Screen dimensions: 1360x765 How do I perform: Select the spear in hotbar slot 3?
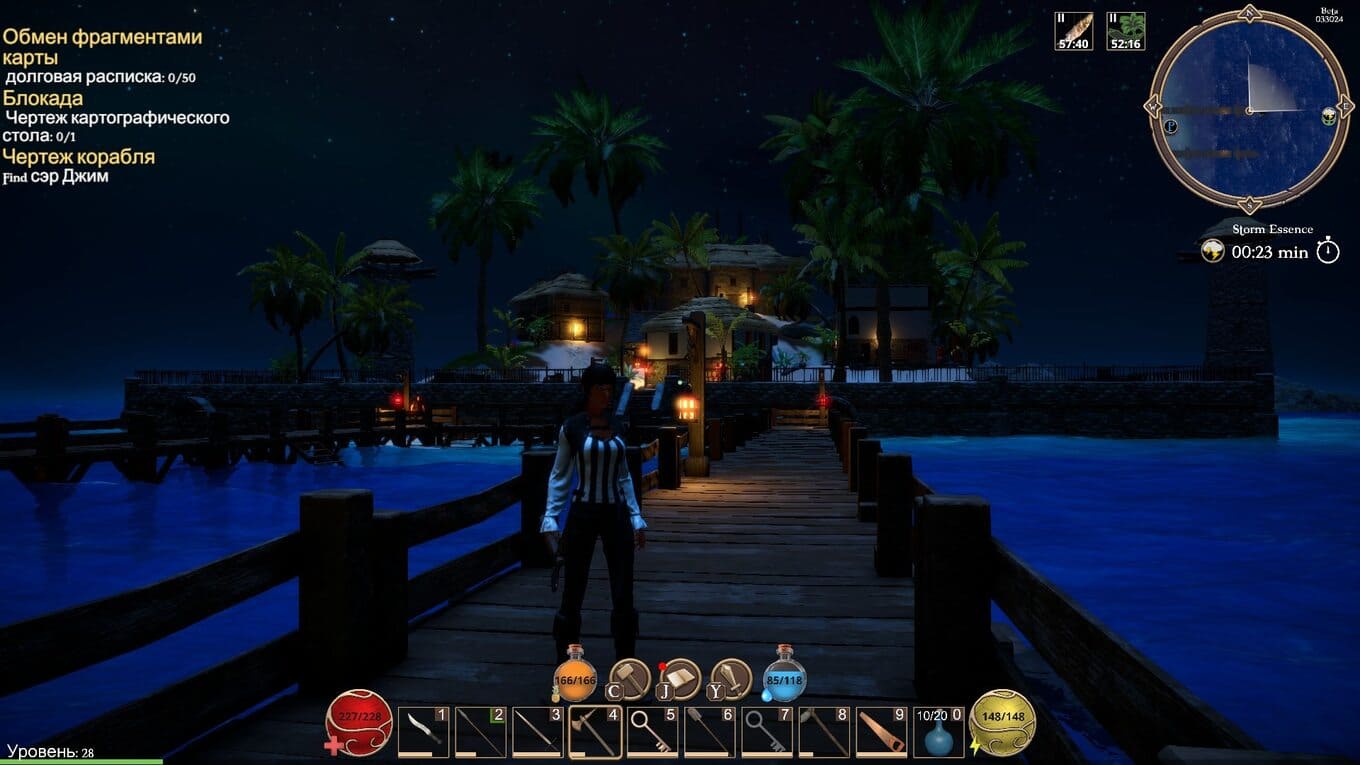pos(538,732)
